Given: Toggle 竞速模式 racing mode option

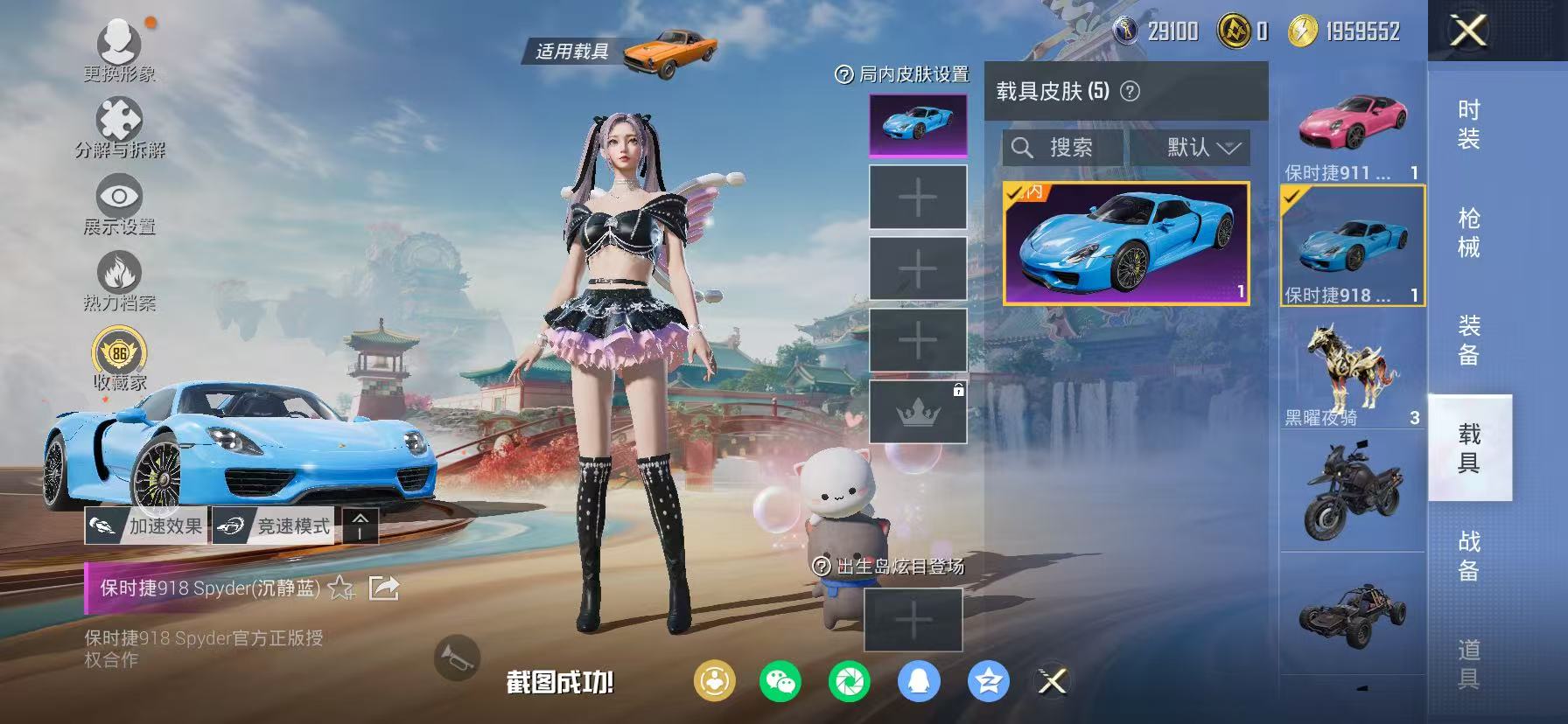Looking at the screenshot, I should [276, 527].
